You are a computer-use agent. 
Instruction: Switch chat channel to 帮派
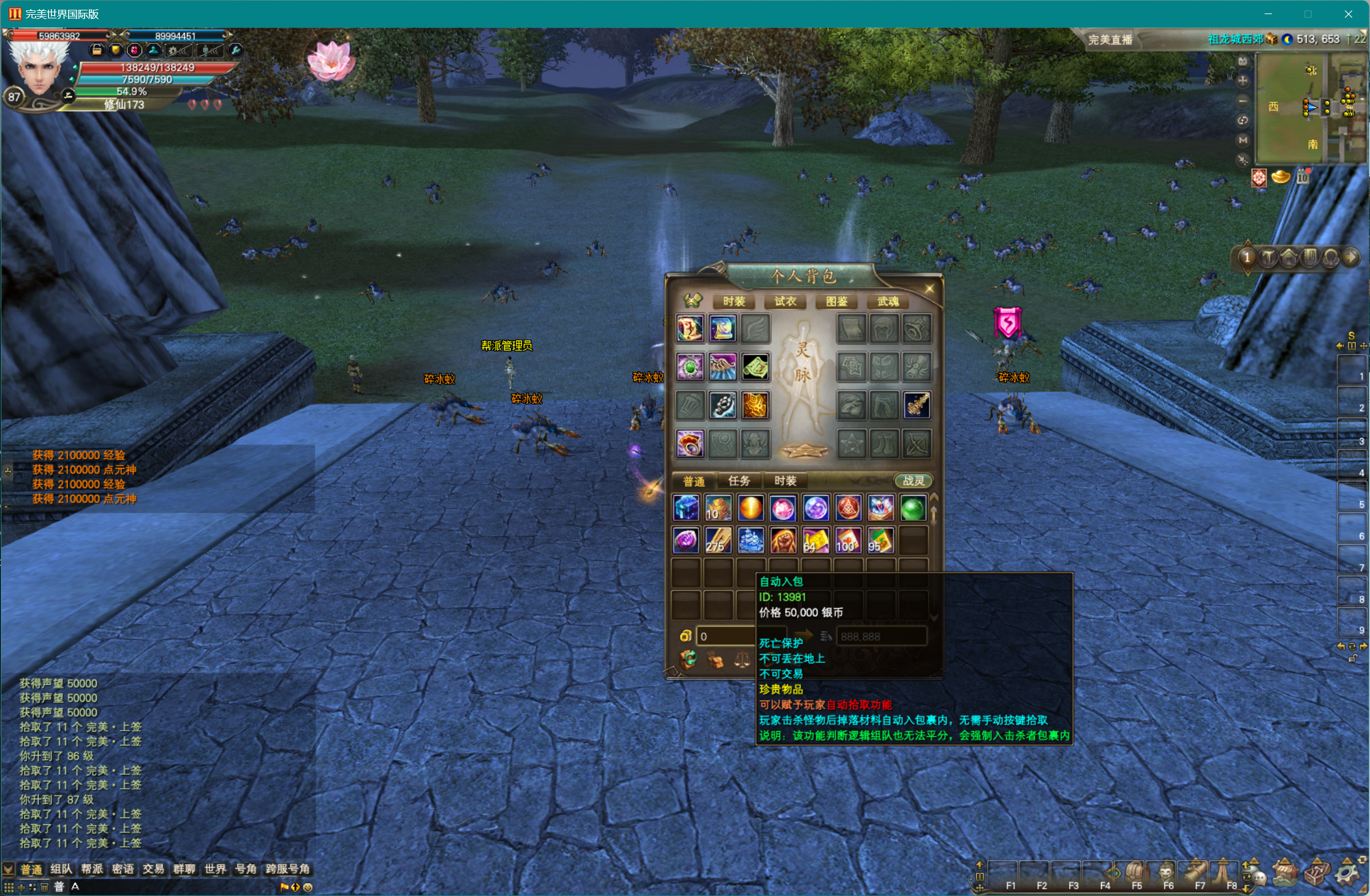pos(92,869)
